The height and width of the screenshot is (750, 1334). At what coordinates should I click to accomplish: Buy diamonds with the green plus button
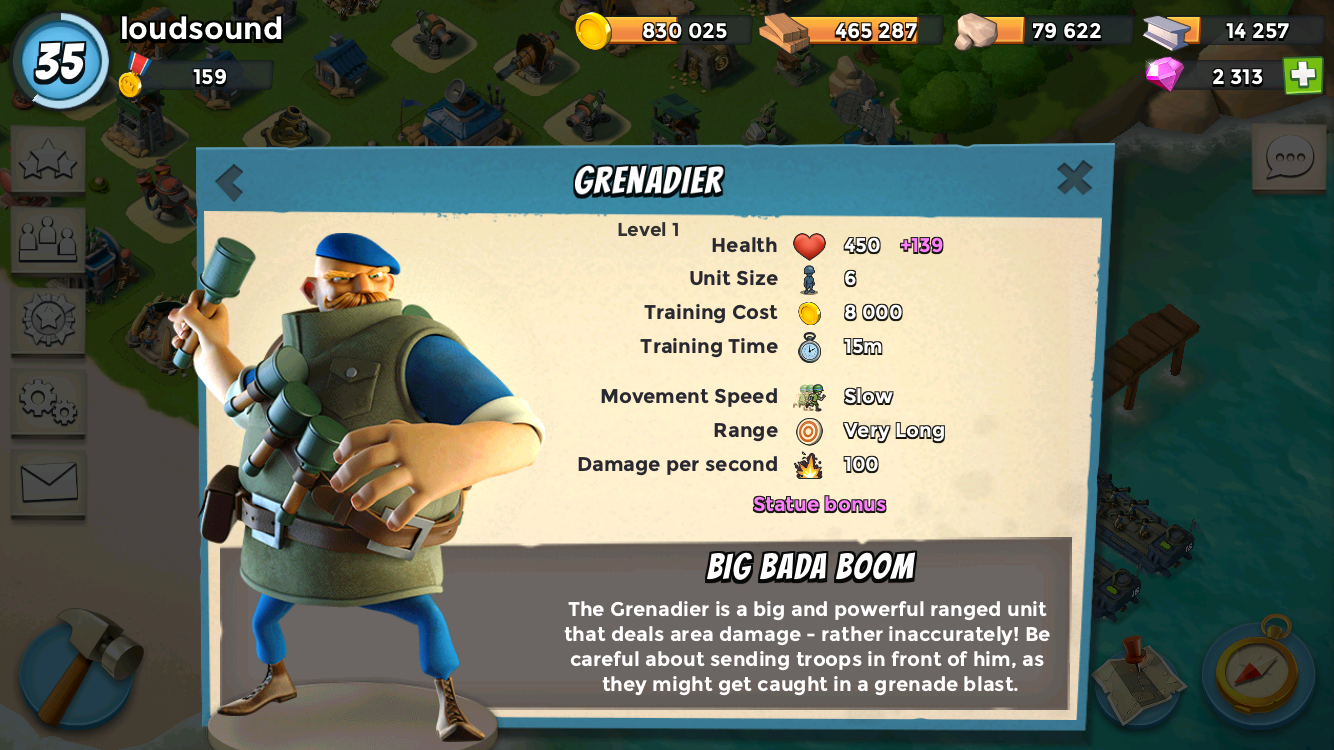[x=1301, y=76]
